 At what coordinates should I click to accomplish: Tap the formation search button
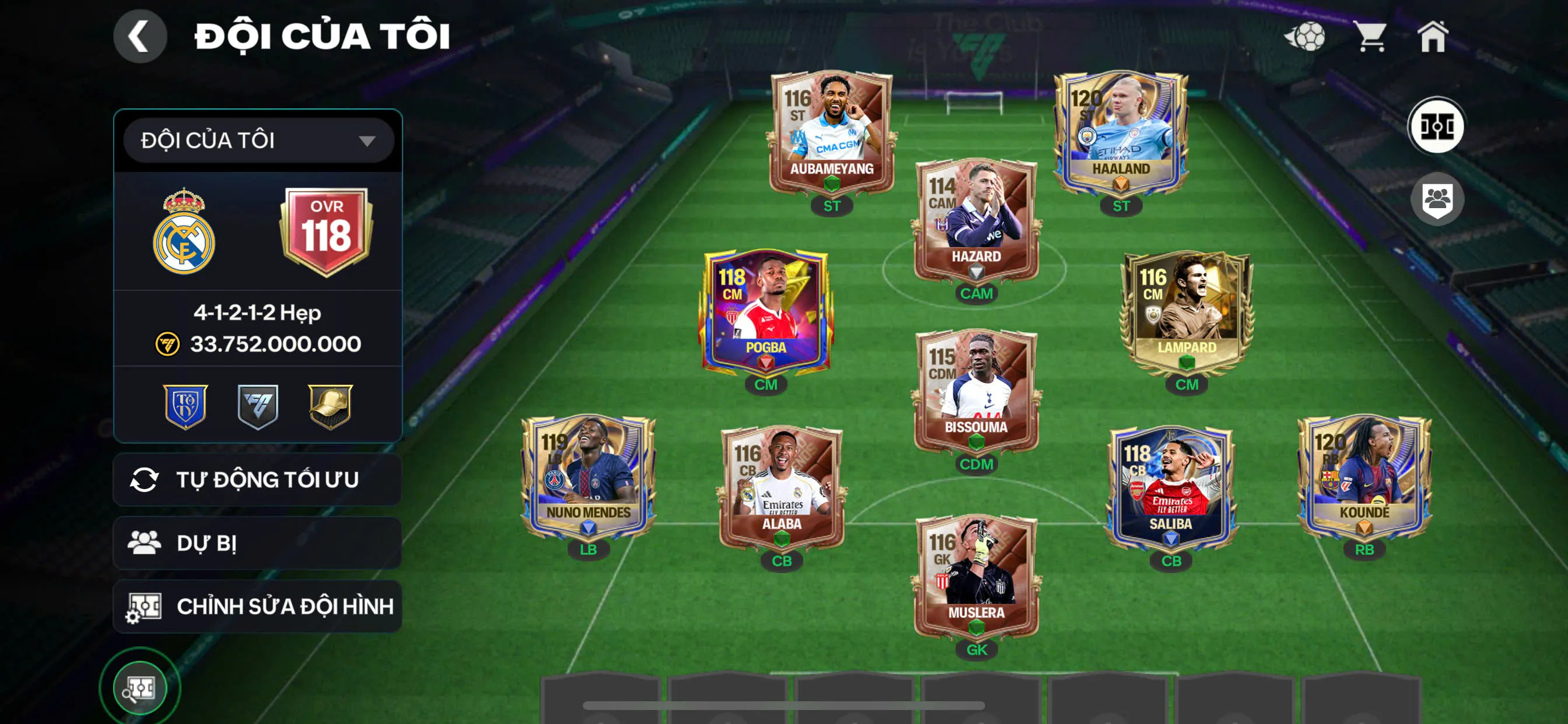(x=140, y=688)
